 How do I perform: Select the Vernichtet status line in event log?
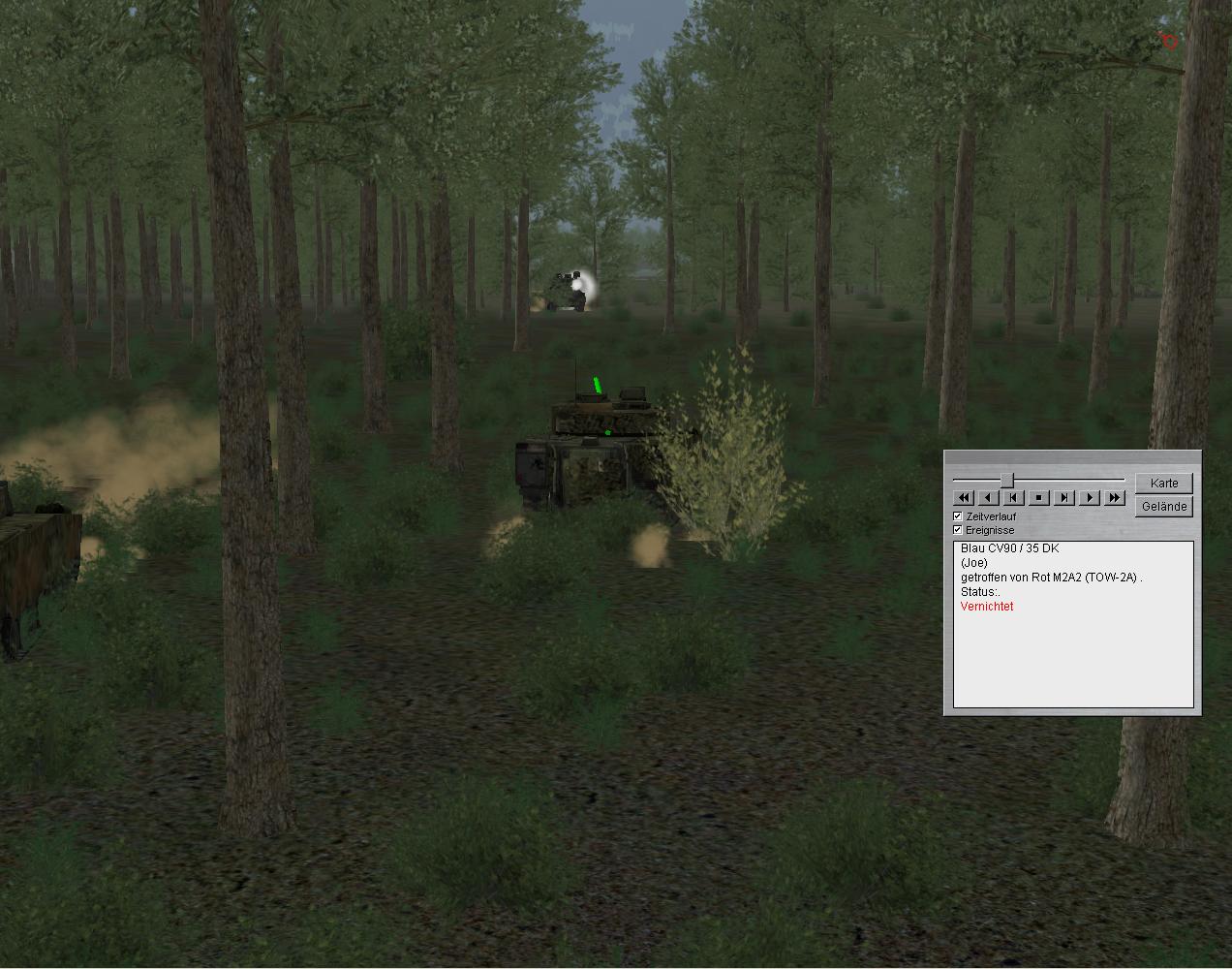tap(987, 607)
